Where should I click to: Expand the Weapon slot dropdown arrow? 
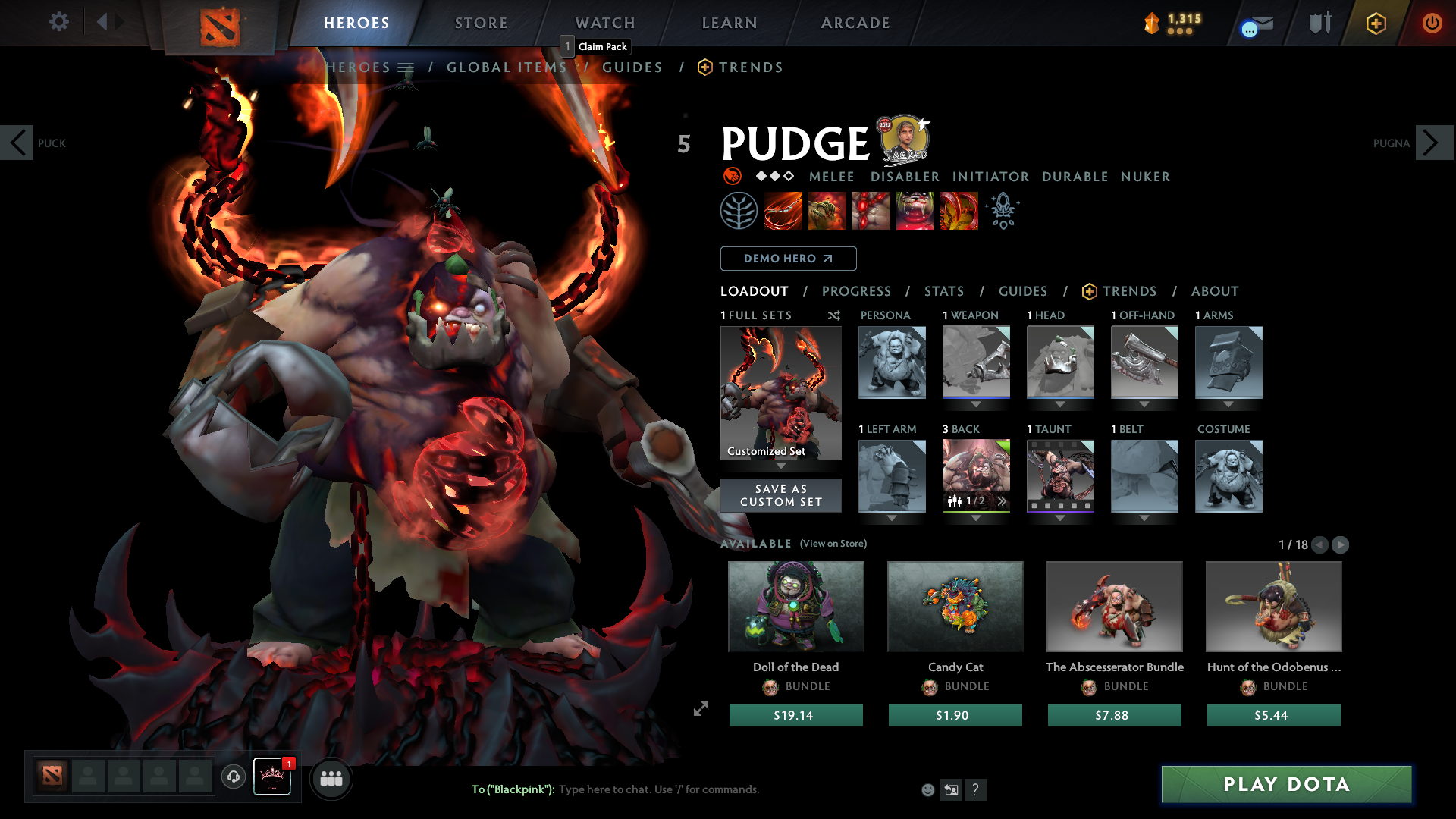point(976,404)
